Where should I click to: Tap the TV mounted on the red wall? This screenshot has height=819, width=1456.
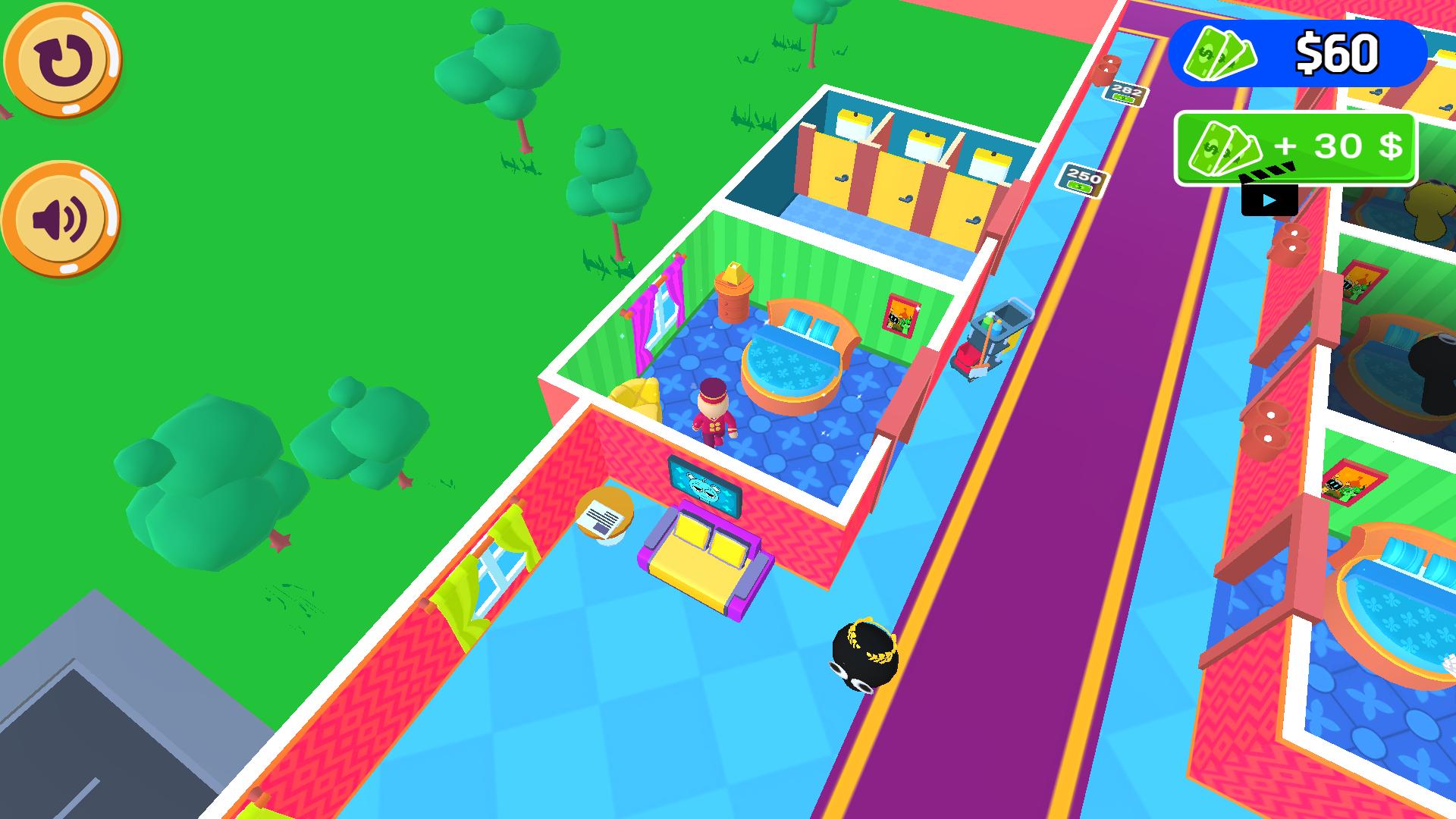(x=705, y=485)
